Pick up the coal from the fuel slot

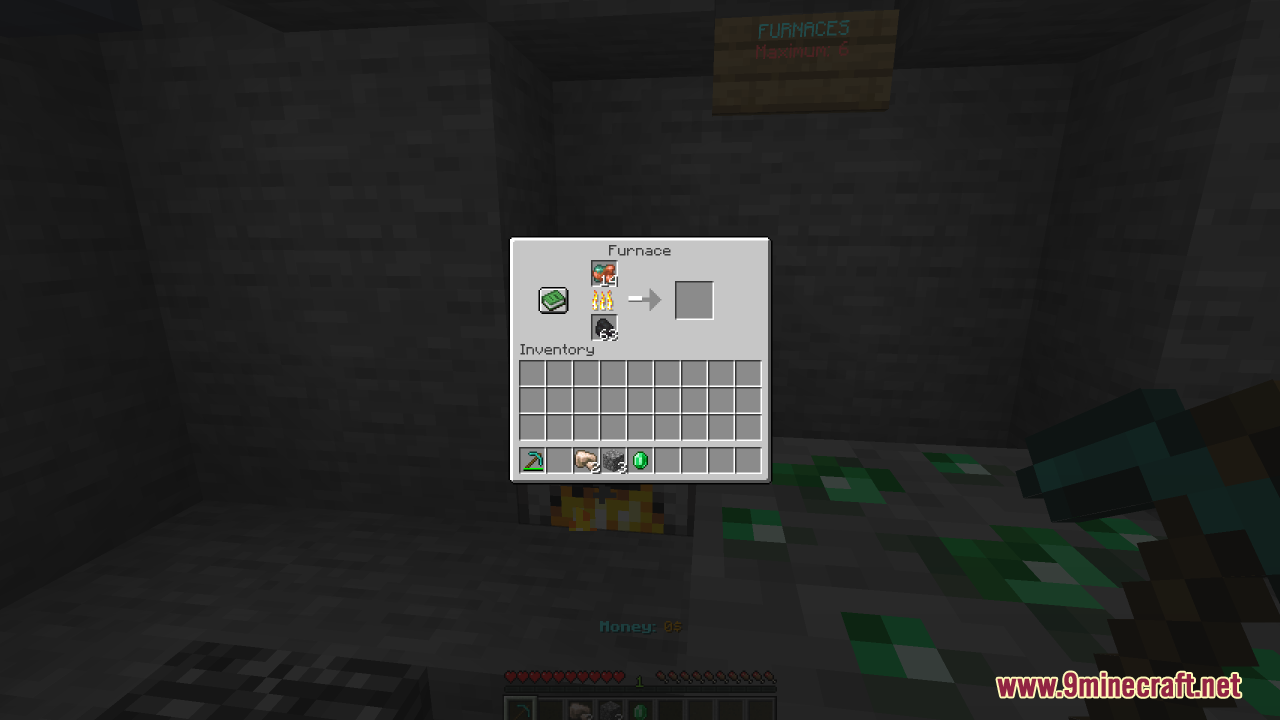click(603, 327)
